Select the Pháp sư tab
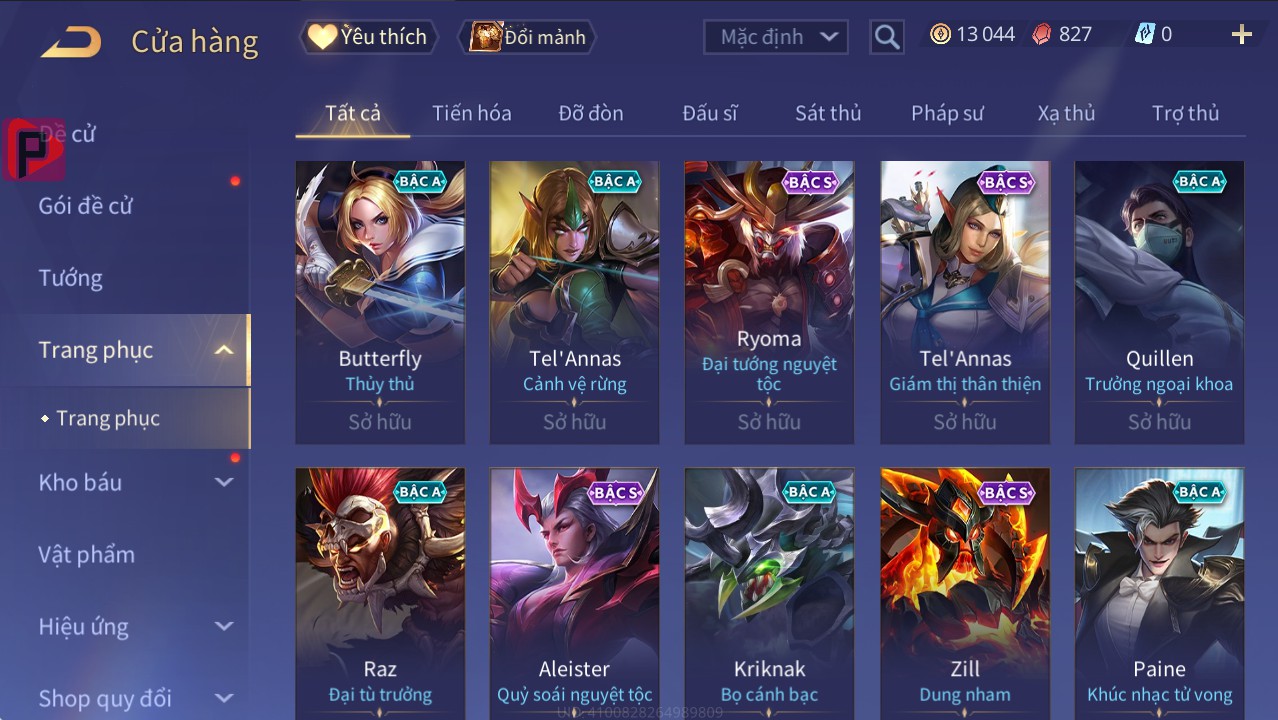This screenshot has width=1278, height=720. [x=947, y=113]
